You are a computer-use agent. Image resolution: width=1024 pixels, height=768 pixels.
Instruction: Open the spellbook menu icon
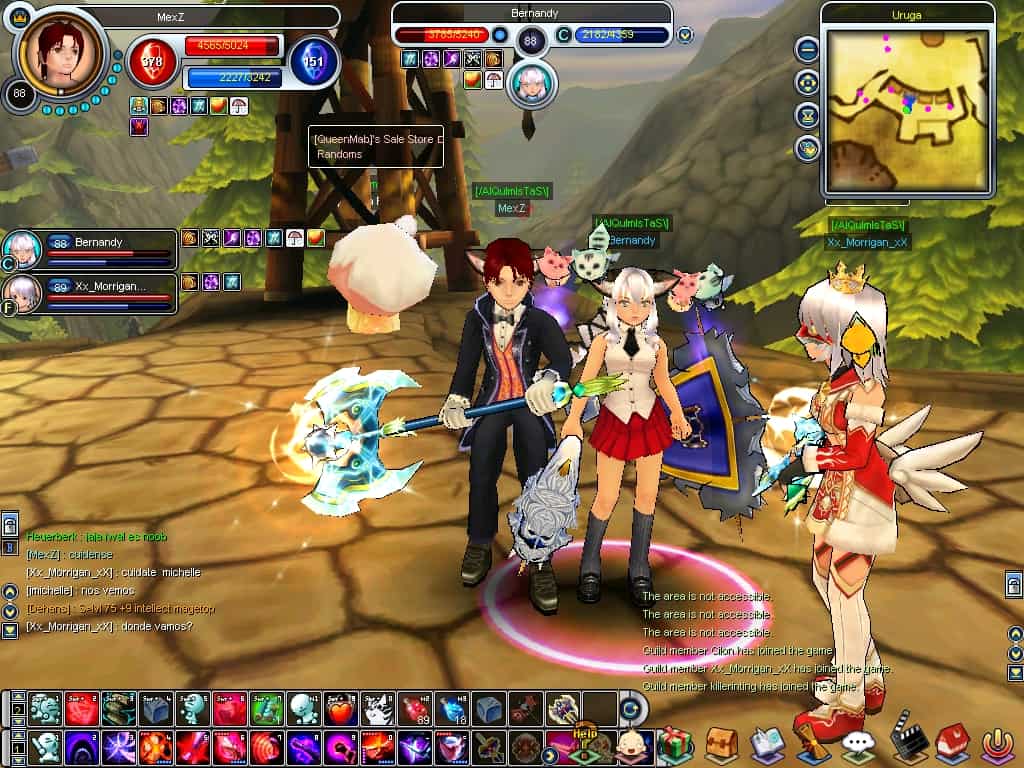point(766,745)
